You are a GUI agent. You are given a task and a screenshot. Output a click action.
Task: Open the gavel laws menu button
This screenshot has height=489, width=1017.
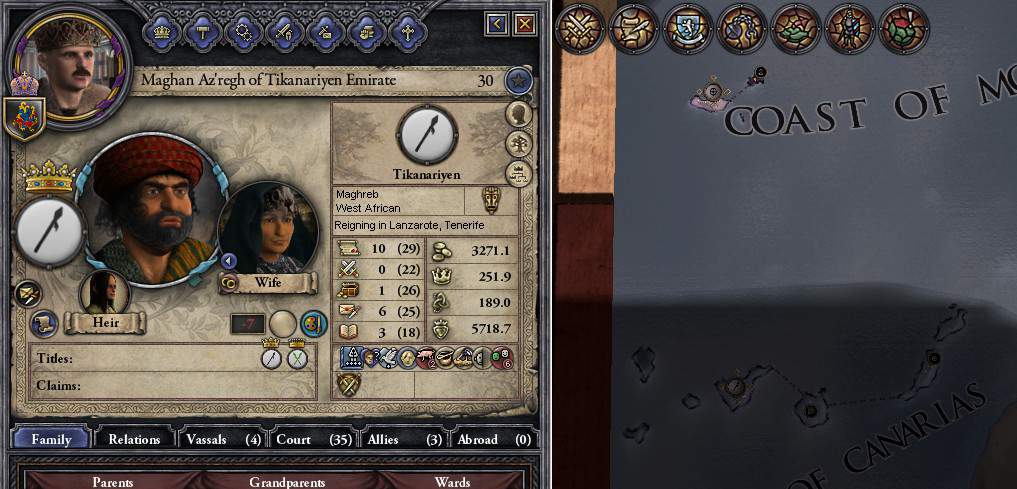point(201,31)
